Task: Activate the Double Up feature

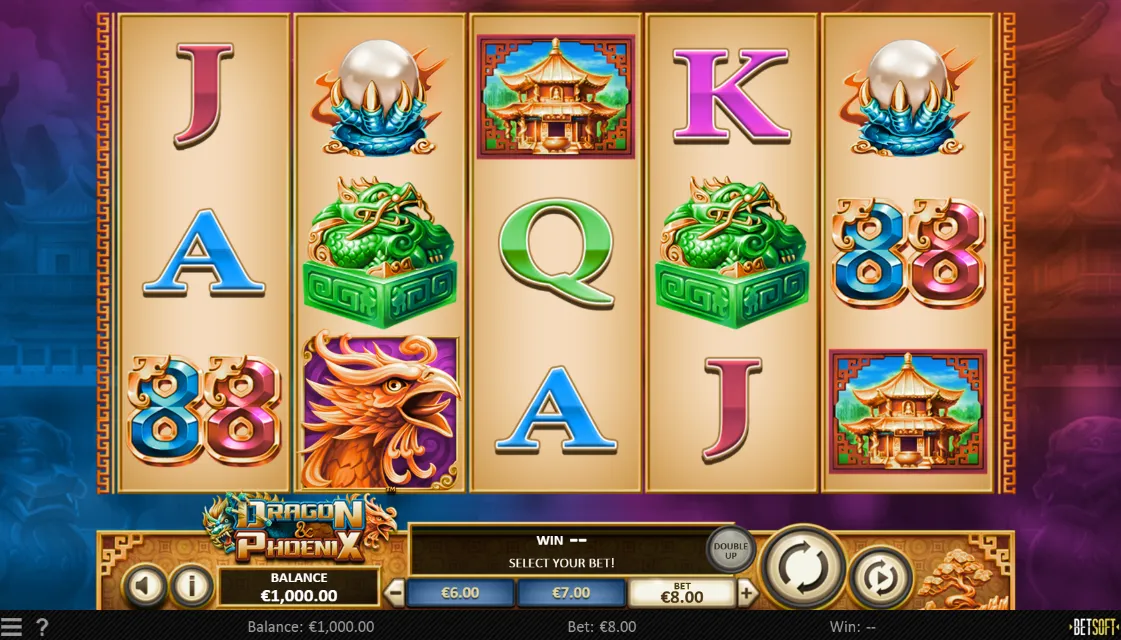Action: pos(730,548)
